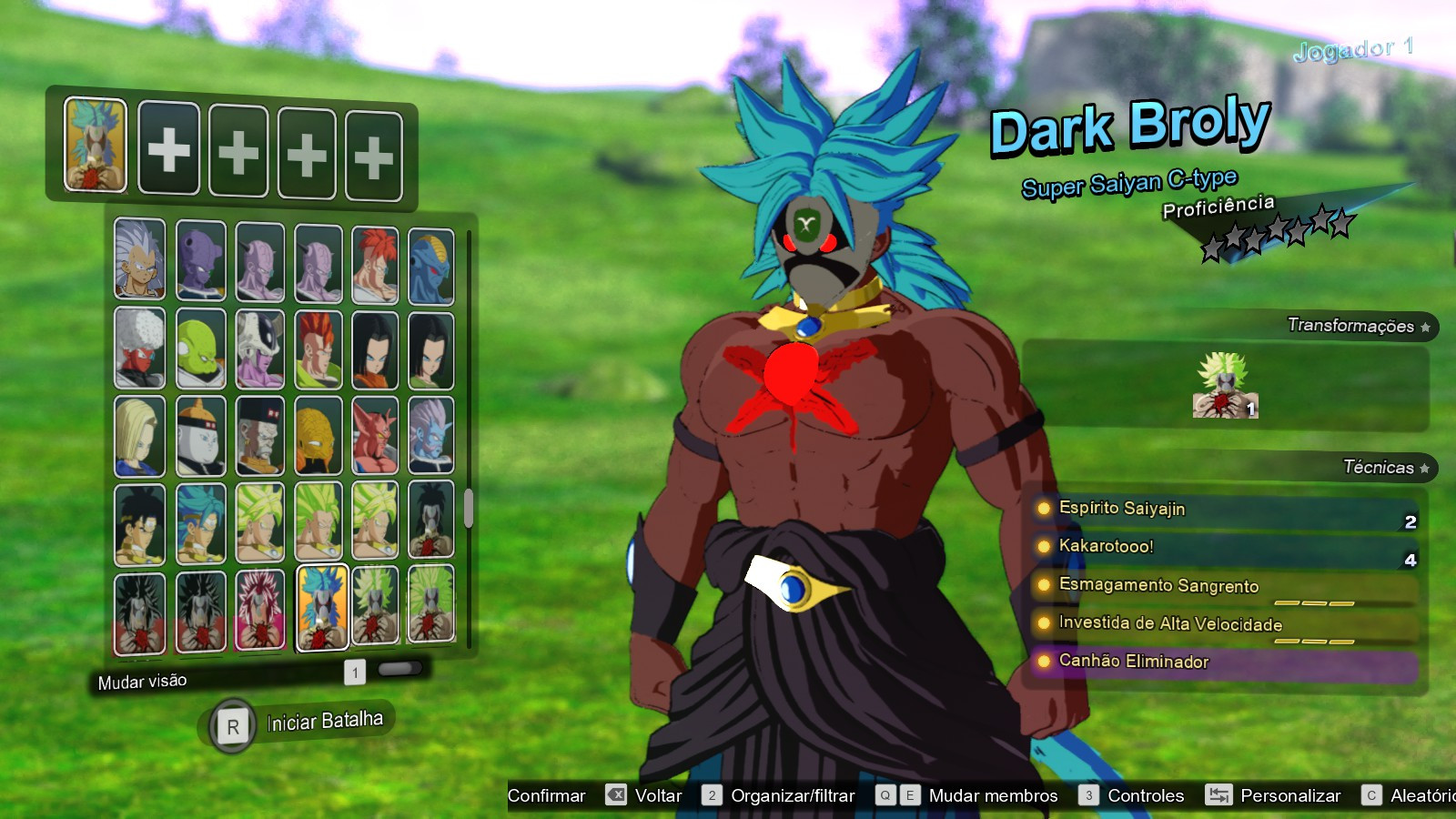Image resolution: width=1456 pixels, height=819 pixels.
Task: Select Cooler's portrait in the character grid
Action: point(259,350)
